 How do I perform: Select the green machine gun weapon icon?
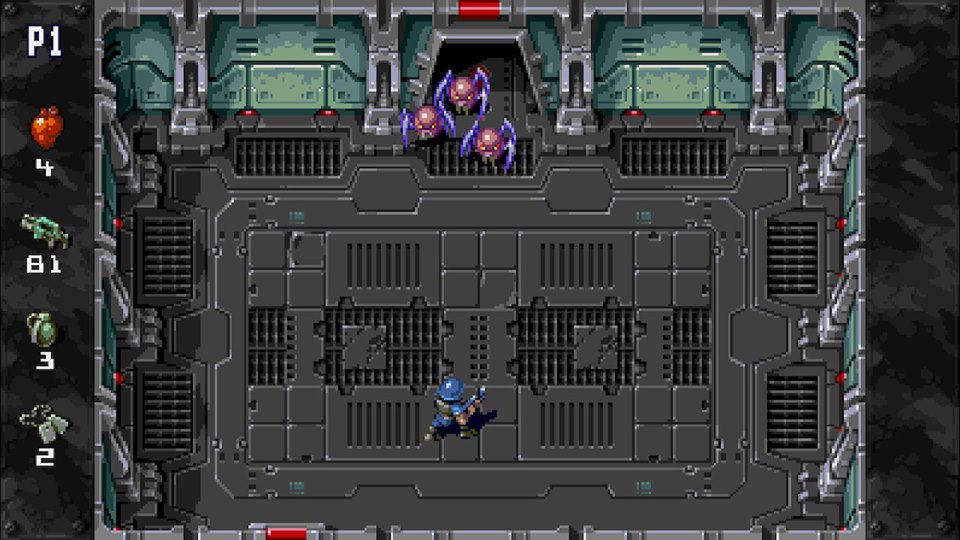43,233
